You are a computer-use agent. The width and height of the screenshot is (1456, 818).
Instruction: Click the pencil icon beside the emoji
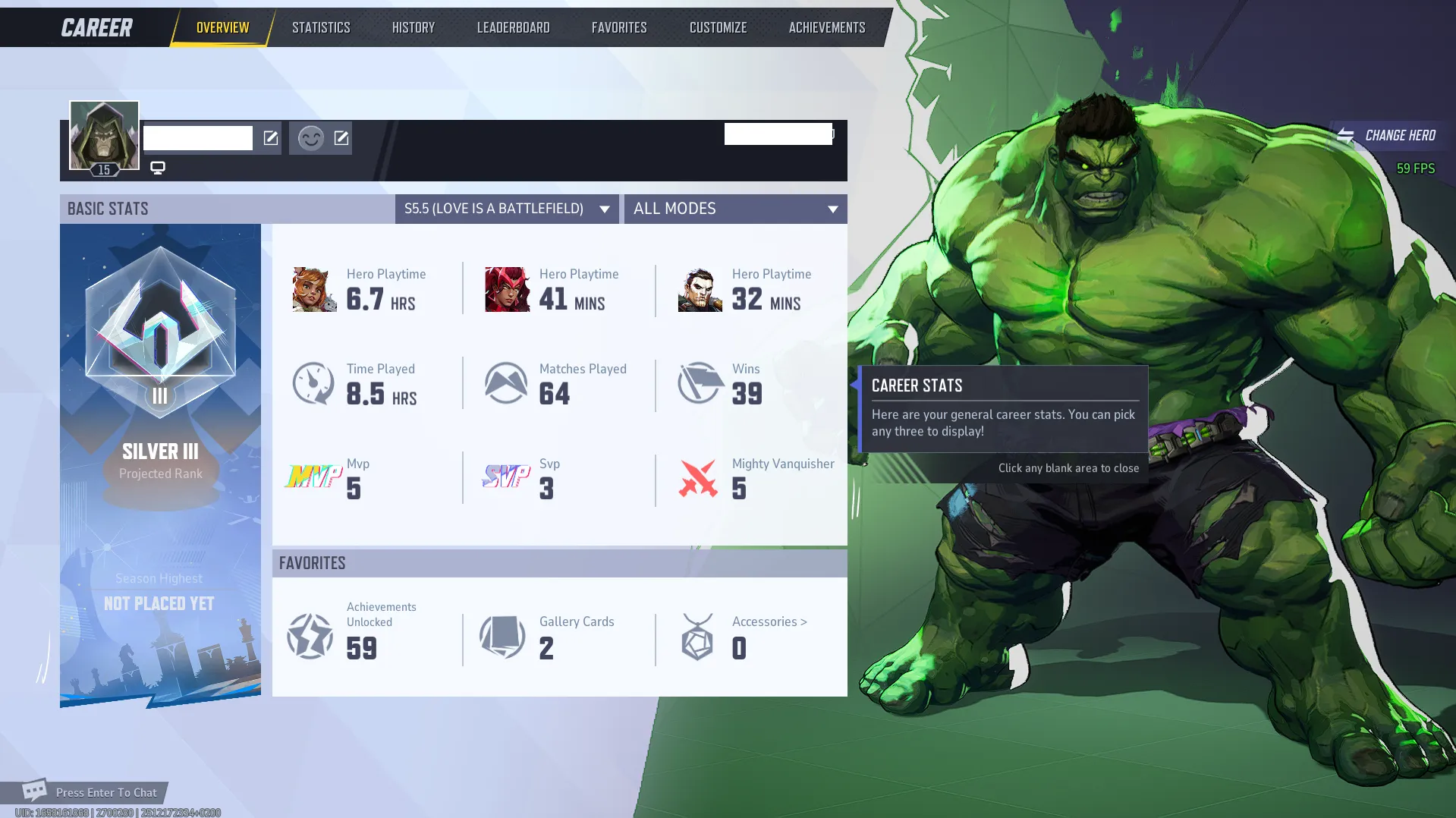tap(341, 137)
